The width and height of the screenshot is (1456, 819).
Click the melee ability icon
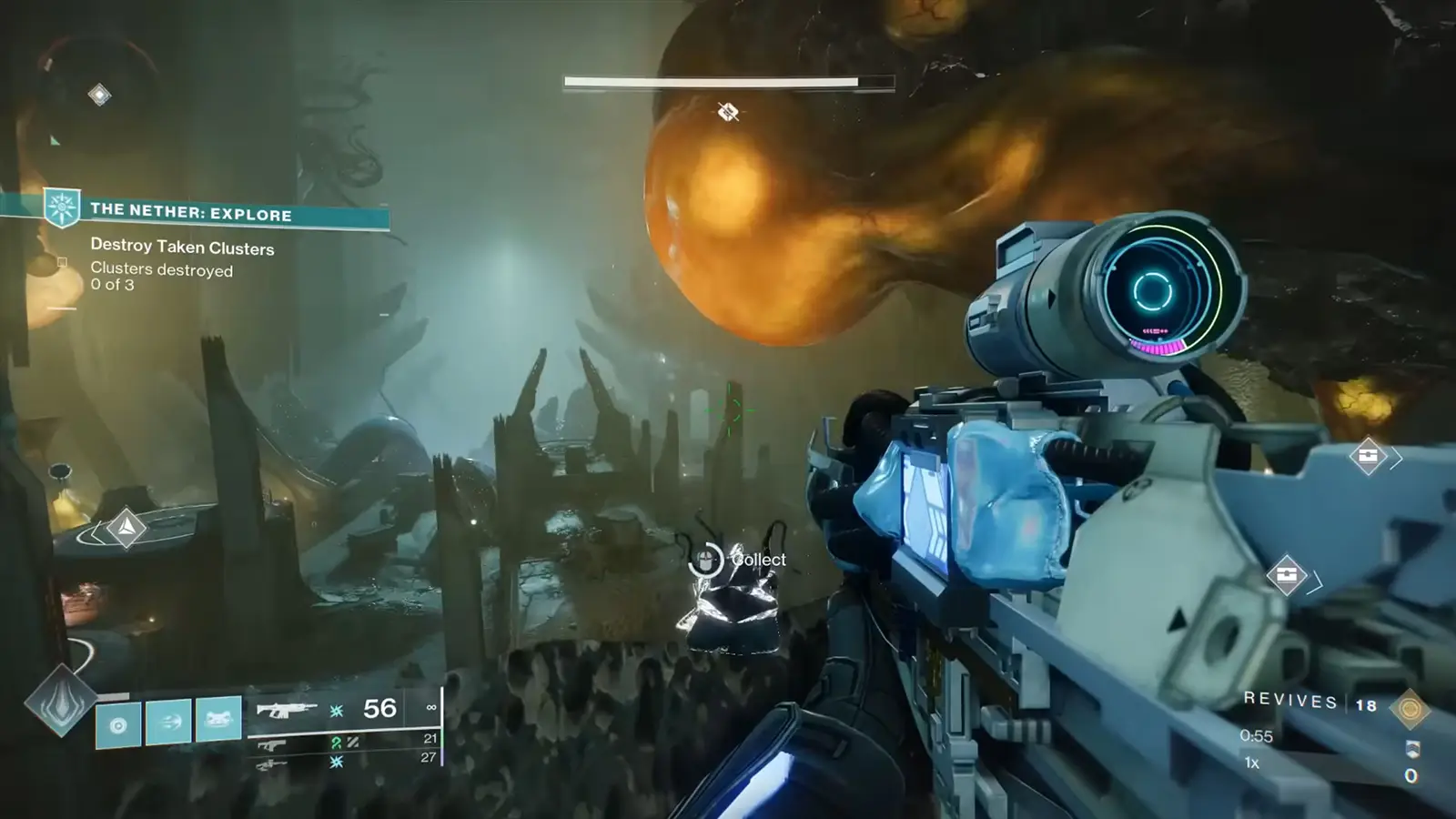170,719
